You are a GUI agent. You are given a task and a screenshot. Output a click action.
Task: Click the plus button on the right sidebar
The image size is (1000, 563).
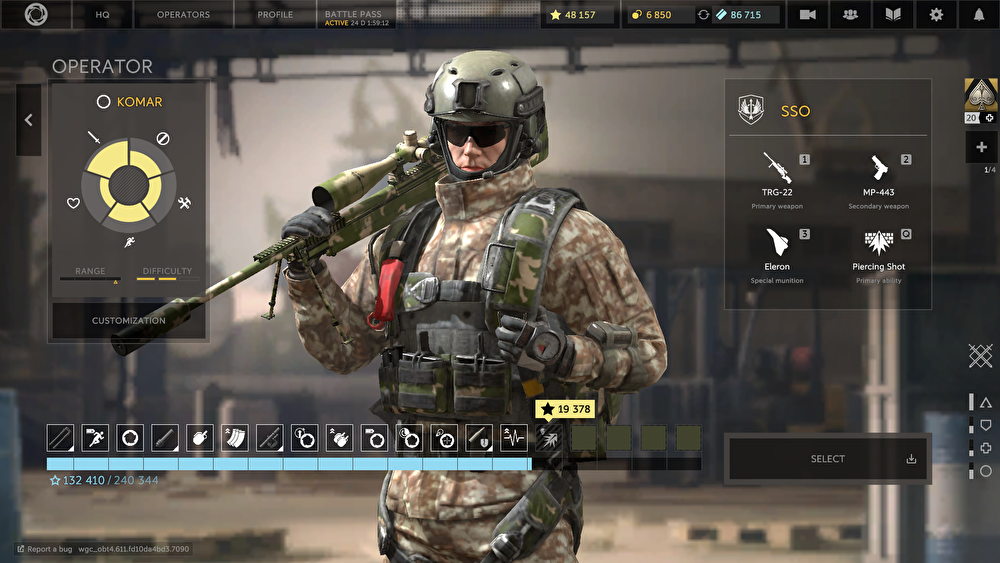[980, 147]
